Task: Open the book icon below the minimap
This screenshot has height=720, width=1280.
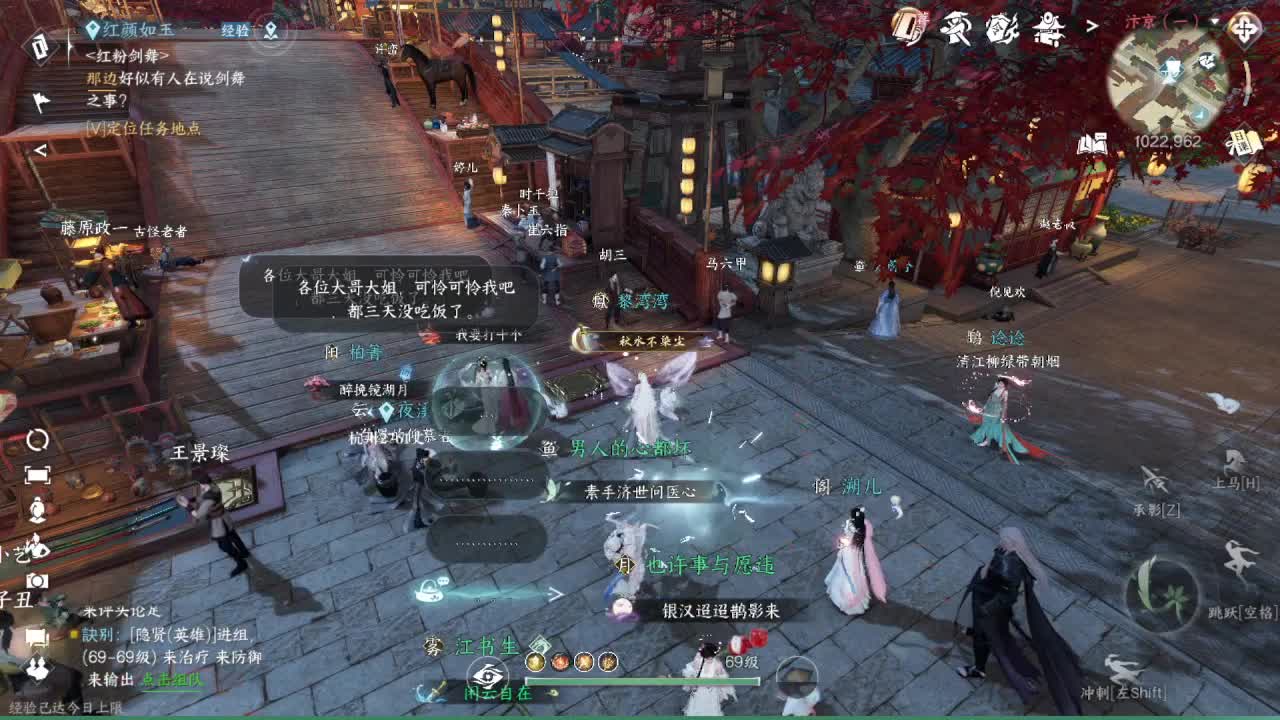Action: pyautogui.click(x=1093, y=143)
